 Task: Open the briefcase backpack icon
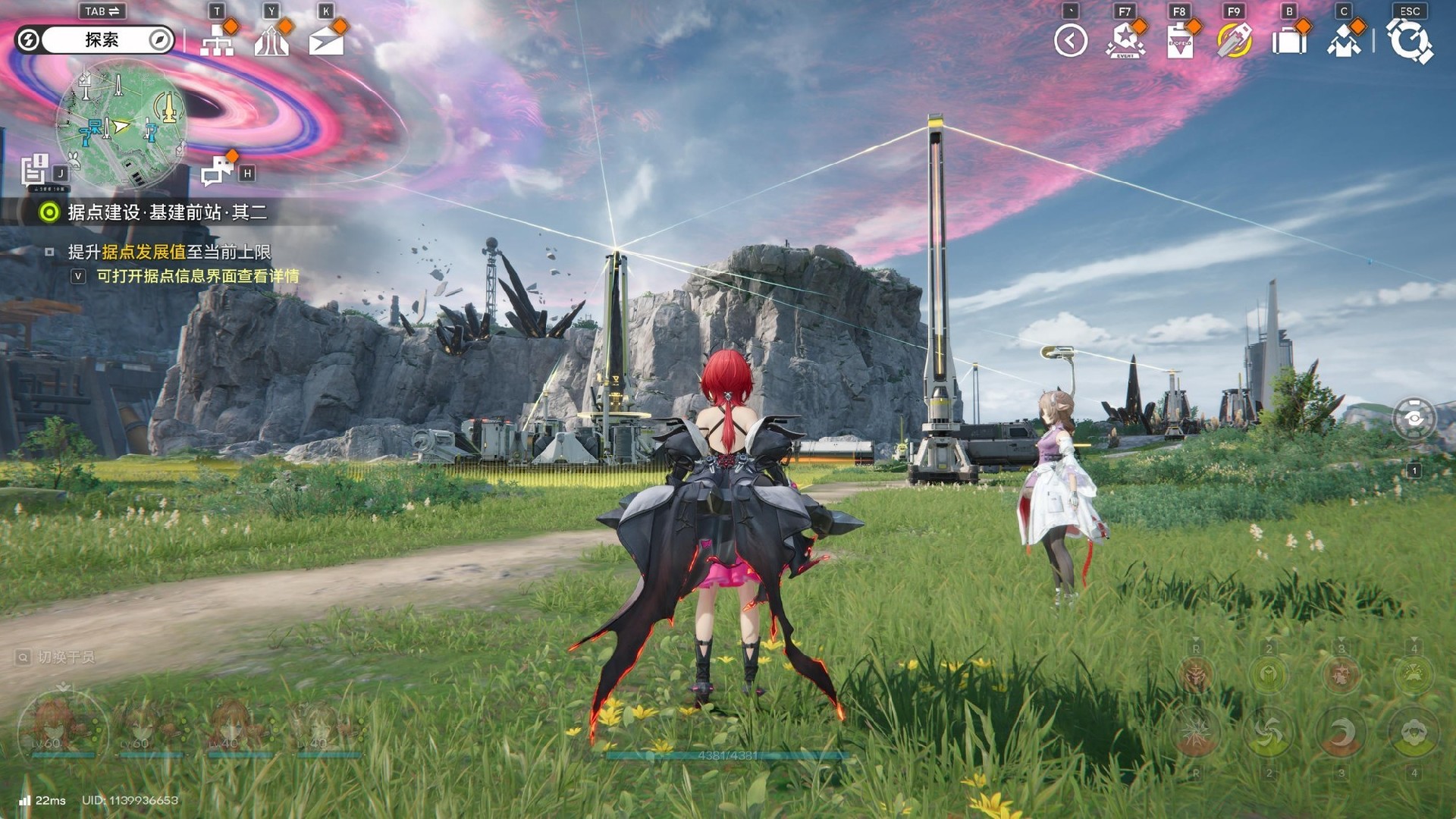[x=1289, y=41]
